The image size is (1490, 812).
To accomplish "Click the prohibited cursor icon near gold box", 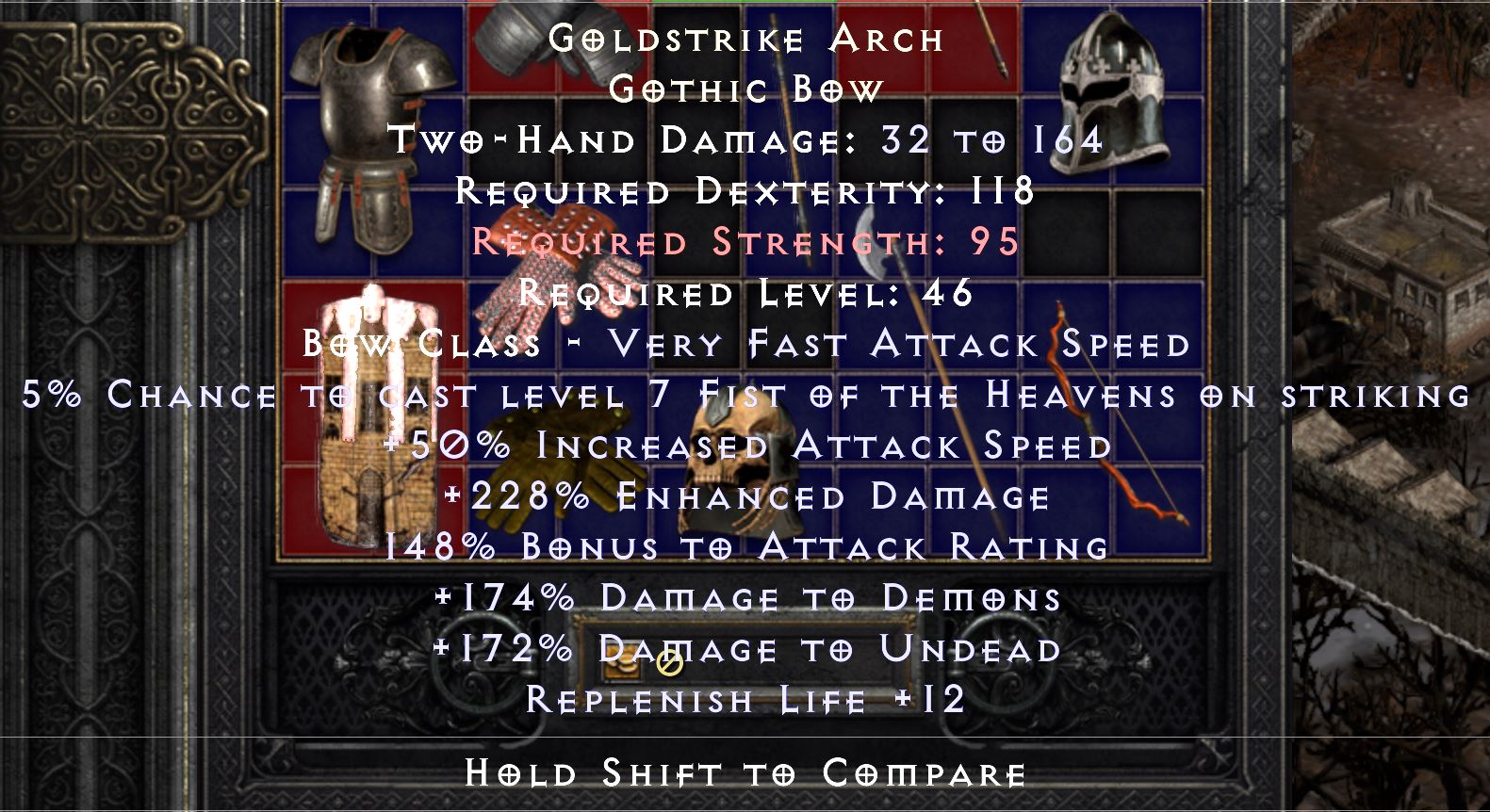I will click(671, 667).
